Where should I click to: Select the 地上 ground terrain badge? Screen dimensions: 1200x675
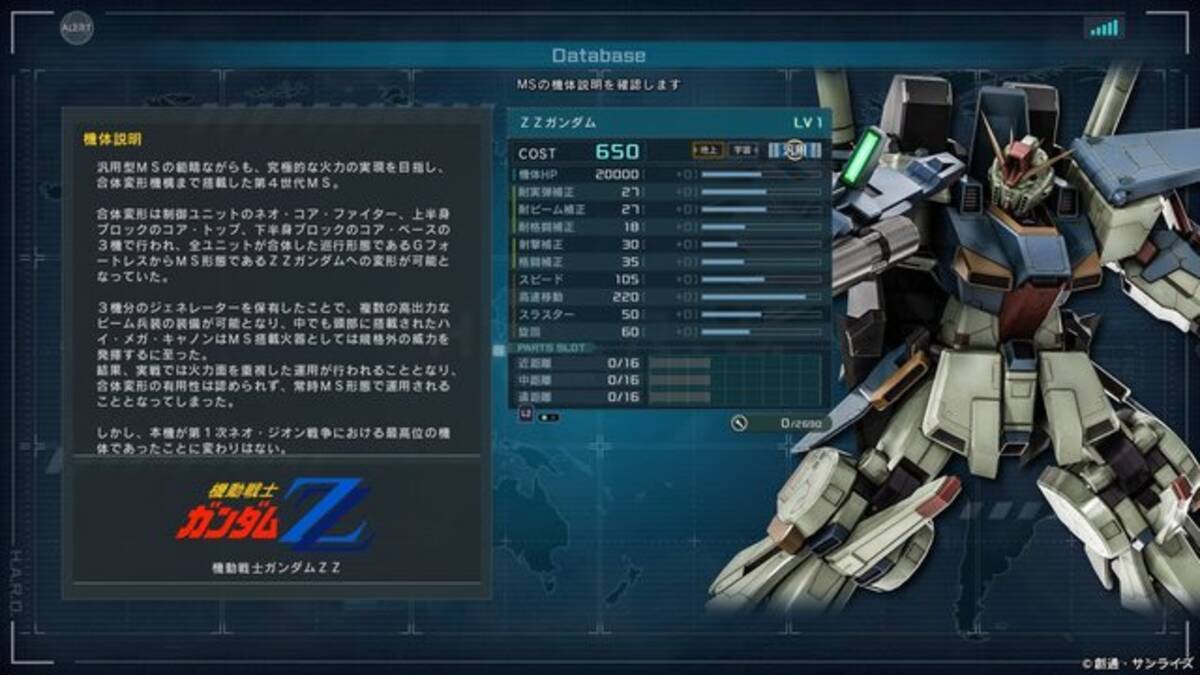pyautogui.click(x=709, y=151)
